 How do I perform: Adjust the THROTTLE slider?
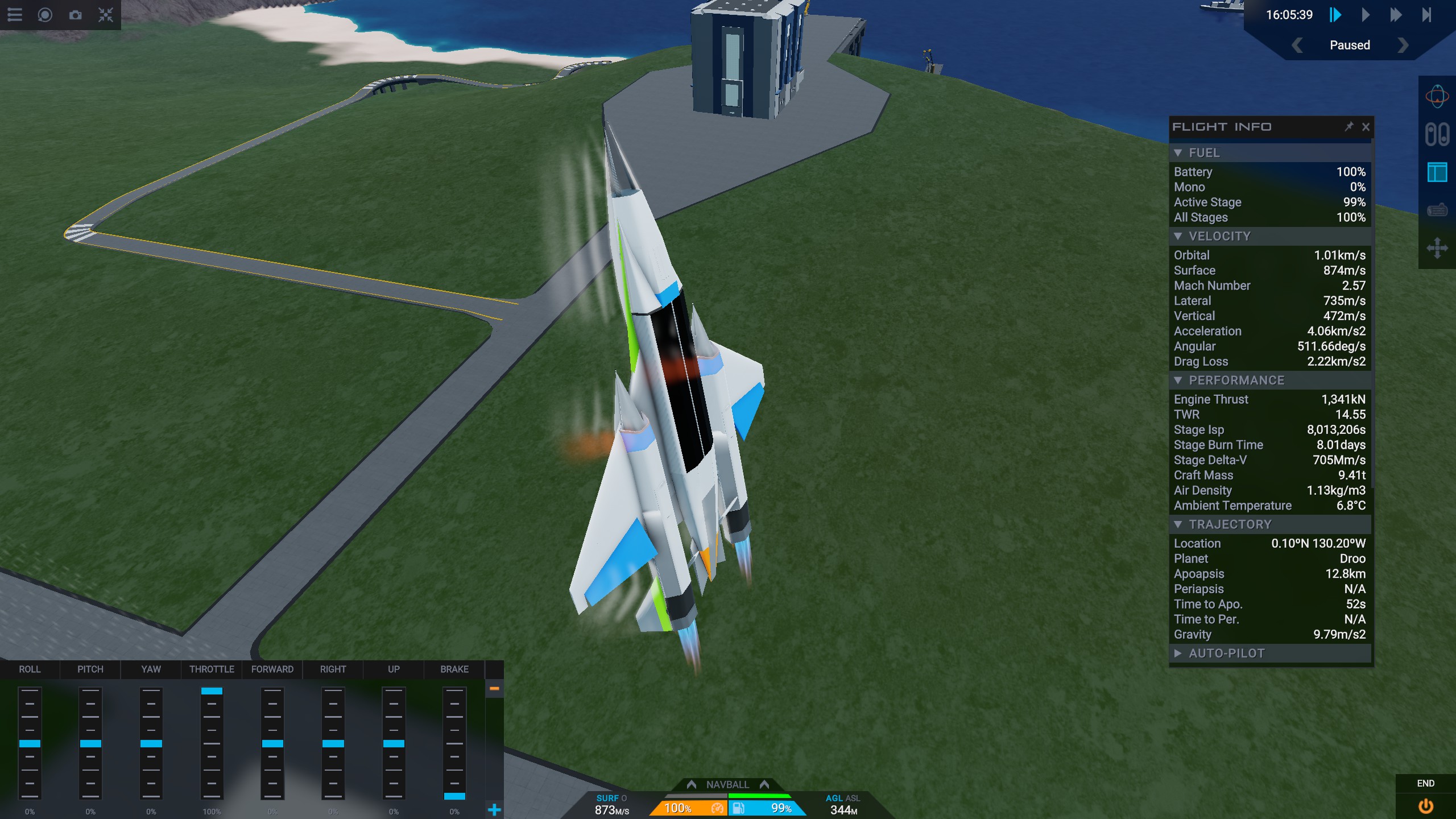click(x=212, y=742)
